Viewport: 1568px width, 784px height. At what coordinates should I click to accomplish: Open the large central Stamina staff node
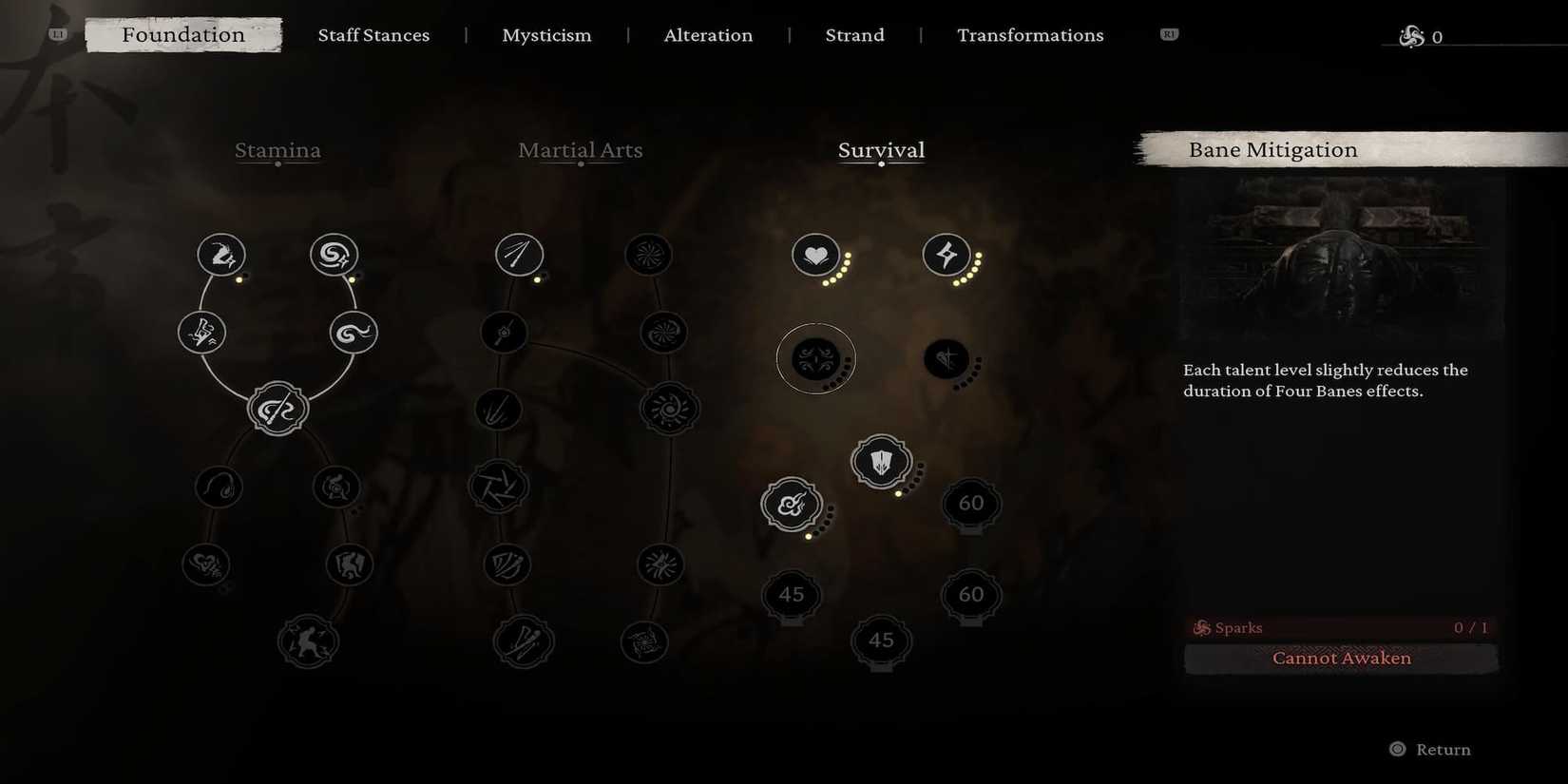click(277, 408)
